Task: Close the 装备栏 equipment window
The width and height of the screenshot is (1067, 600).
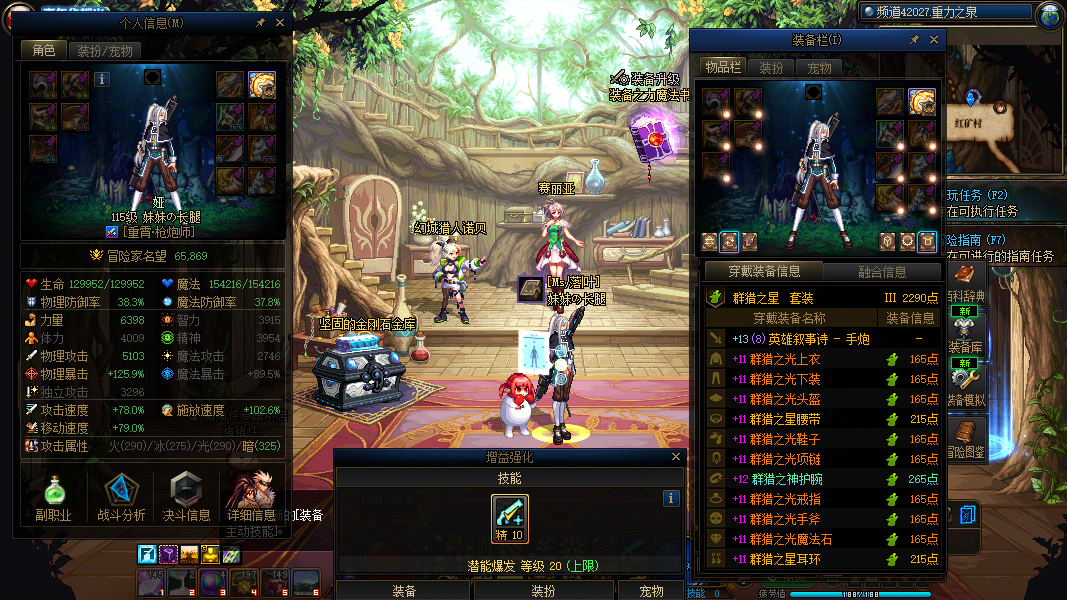Action: (x=935, y=40)
